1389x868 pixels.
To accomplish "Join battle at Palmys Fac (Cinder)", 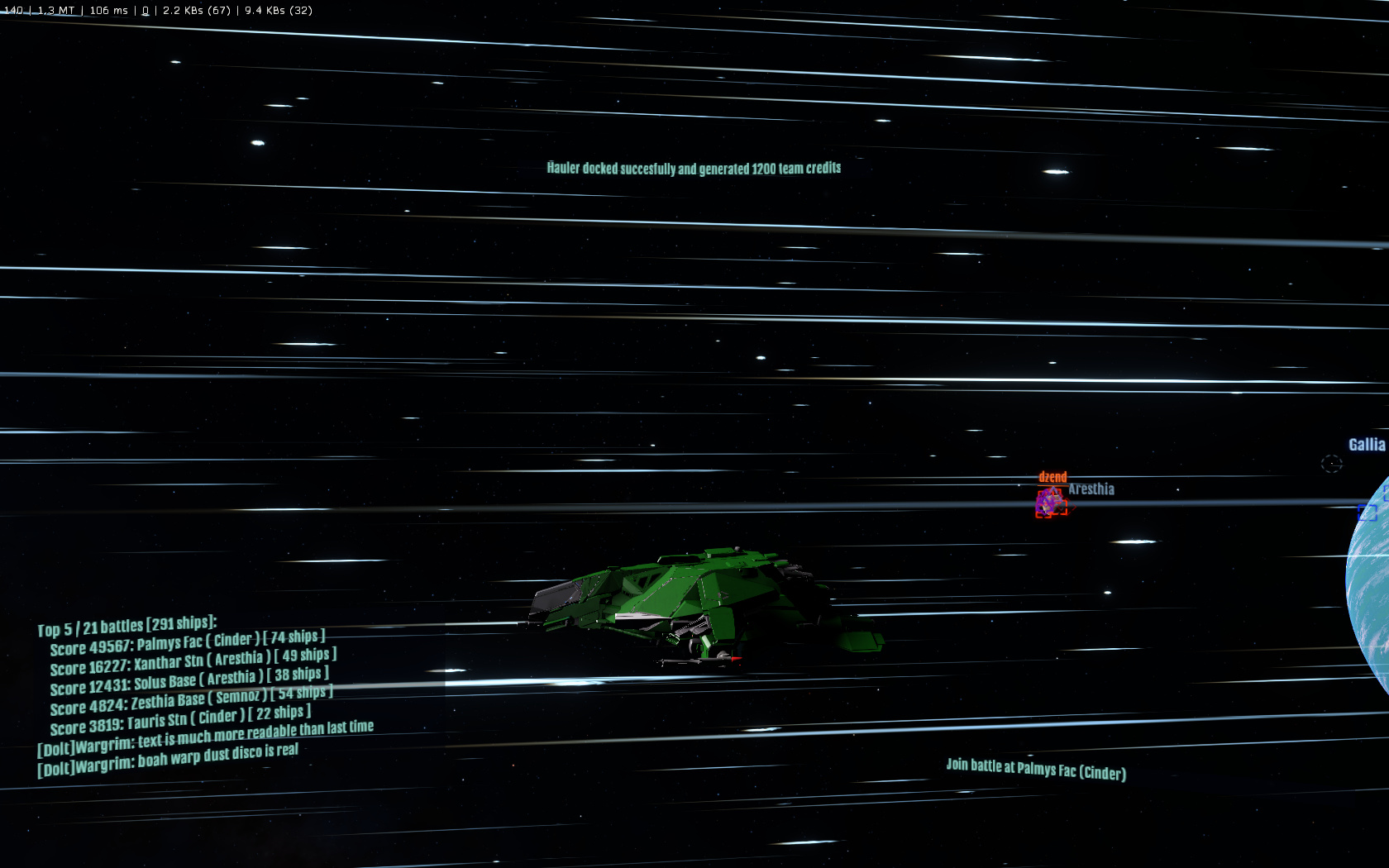I will click(1035, 769).
